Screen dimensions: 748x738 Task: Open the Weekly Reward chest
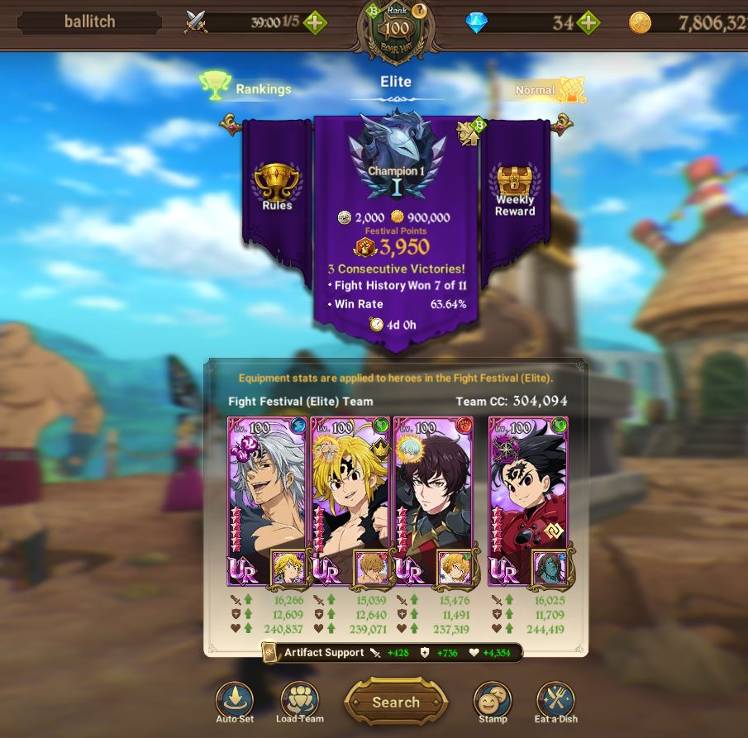coord(515,189)
